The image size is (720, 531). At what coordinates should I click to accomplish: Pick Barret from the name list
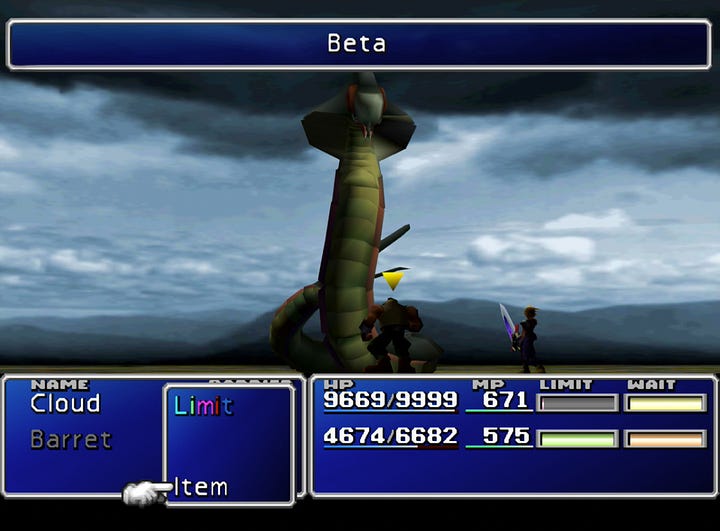click(x=70, y=440)
